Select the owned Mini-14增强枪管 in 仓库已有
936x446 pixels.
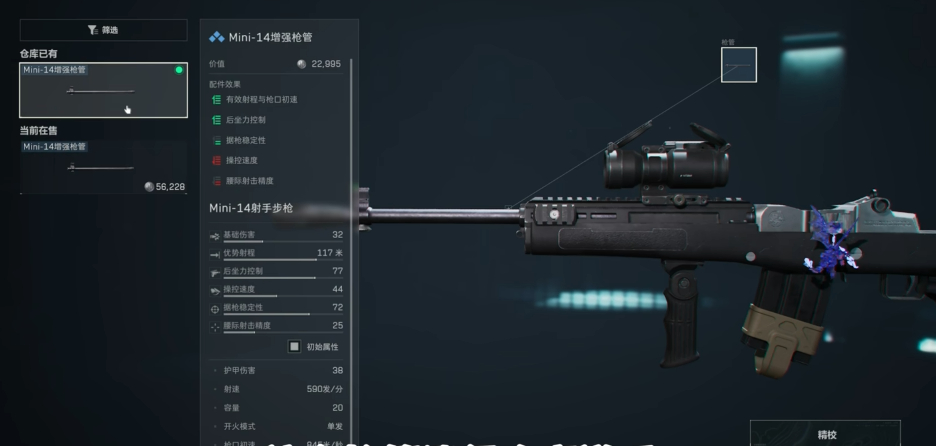(103, 90)
